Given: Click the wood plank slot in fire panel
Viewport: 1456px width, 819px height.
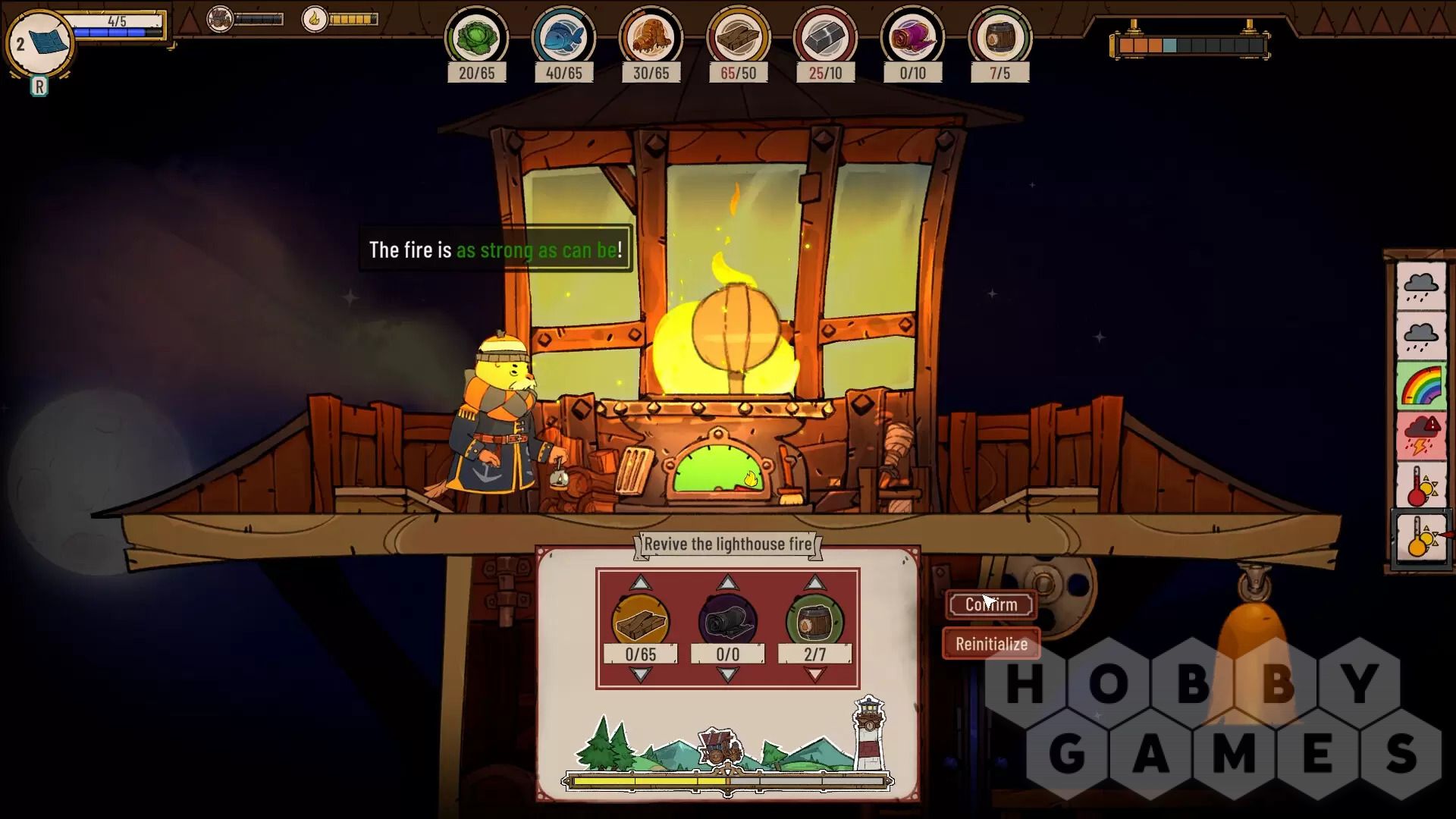Looking at the screenshot, I should [x=641, y=622].
